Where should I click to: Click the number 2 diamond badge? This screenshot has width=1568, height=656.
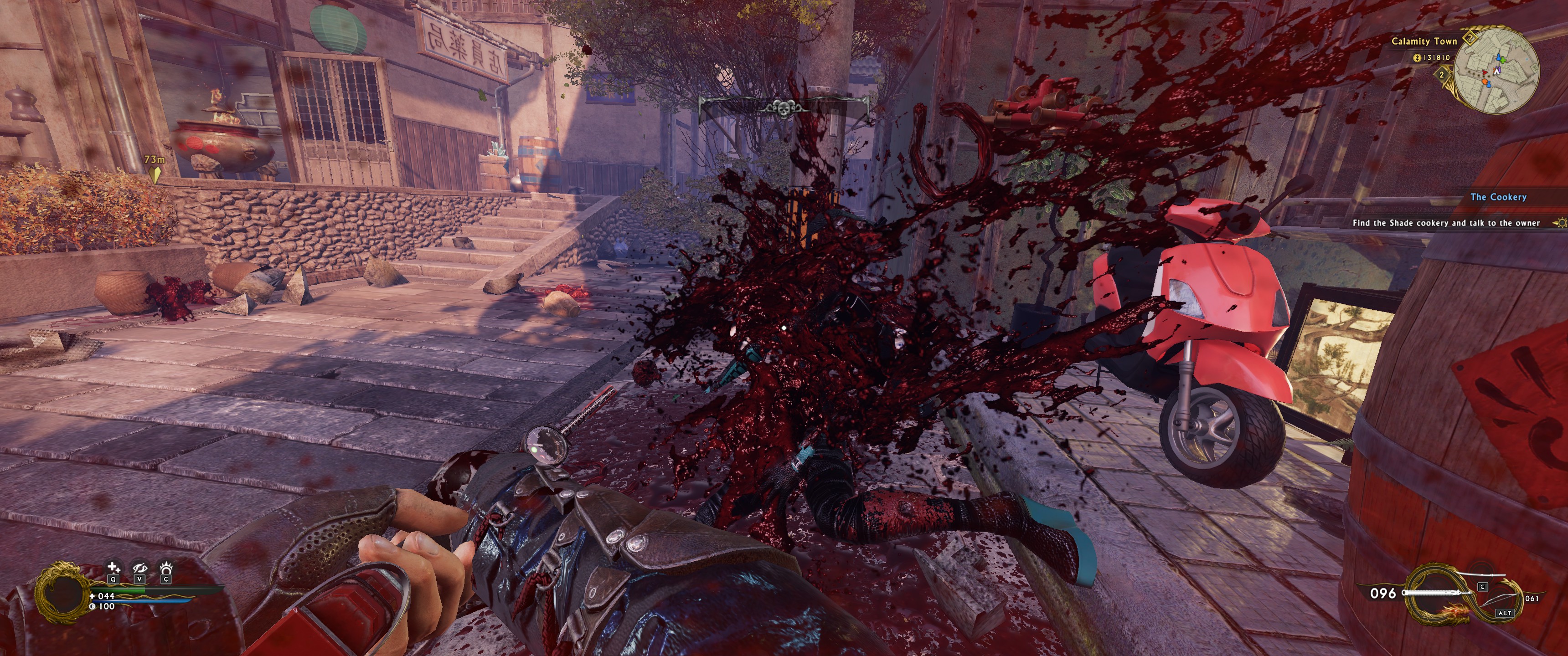point(1441,75)
